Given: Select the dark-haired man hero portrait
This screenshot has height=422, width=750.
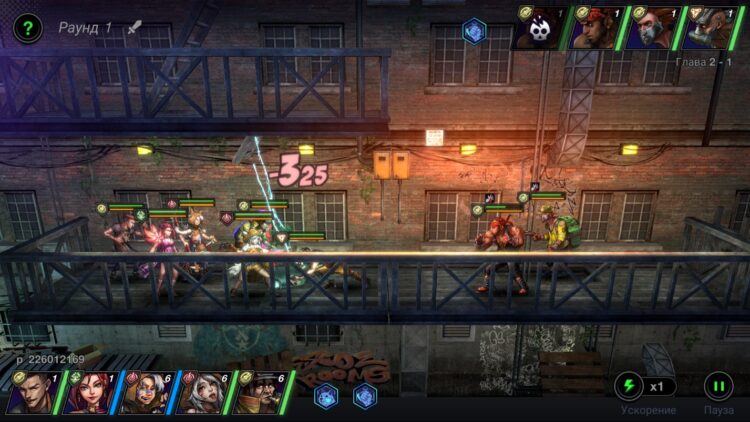Looking at the screenshot, I should (x=32, y=394).
